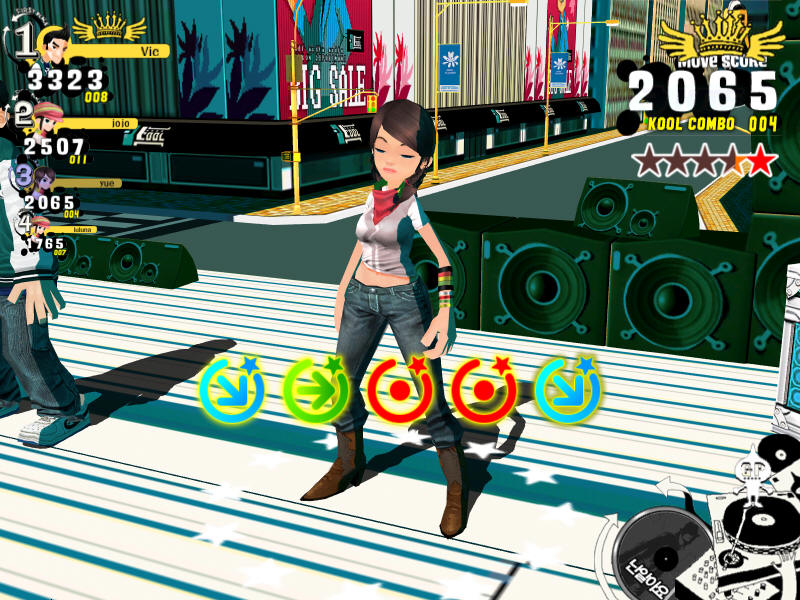Select fourth-place player luluna's row
The height and width of the screenshot is (600, 800).
(x=52, y=234)
